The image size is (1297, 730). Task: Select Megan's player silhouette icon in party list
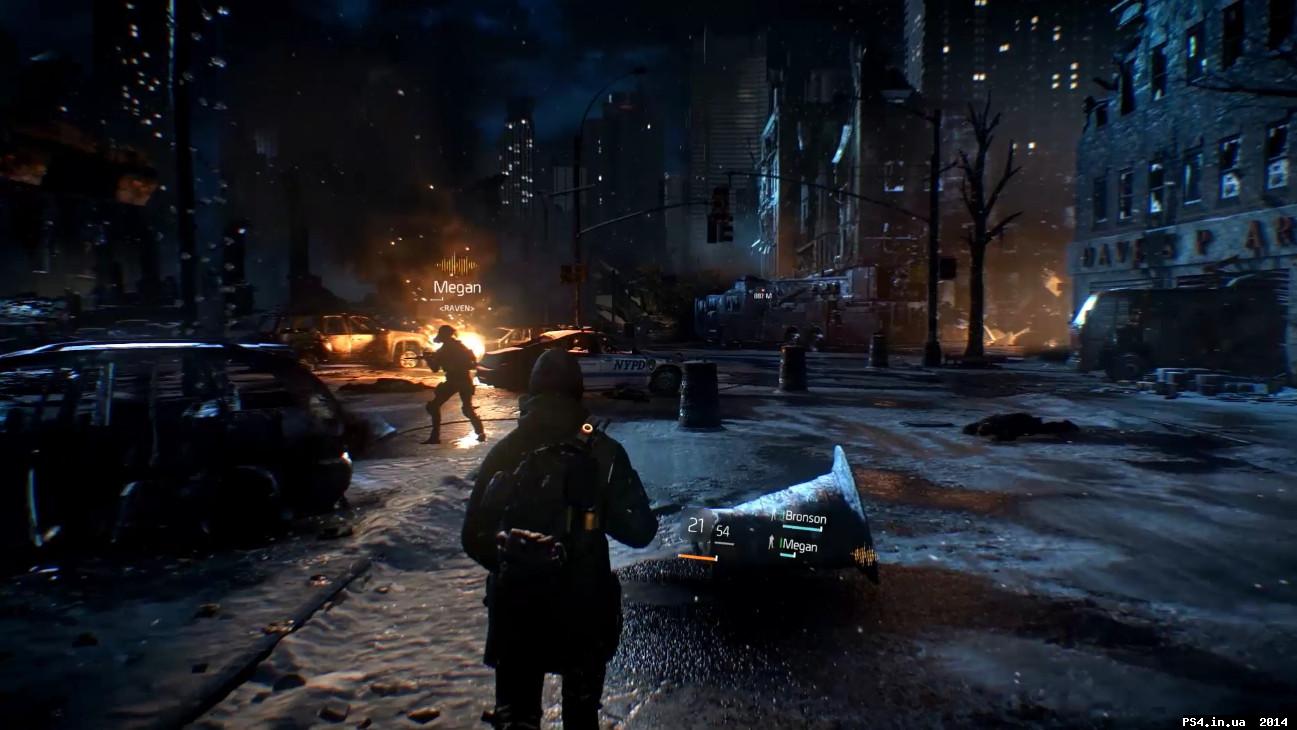771,540
